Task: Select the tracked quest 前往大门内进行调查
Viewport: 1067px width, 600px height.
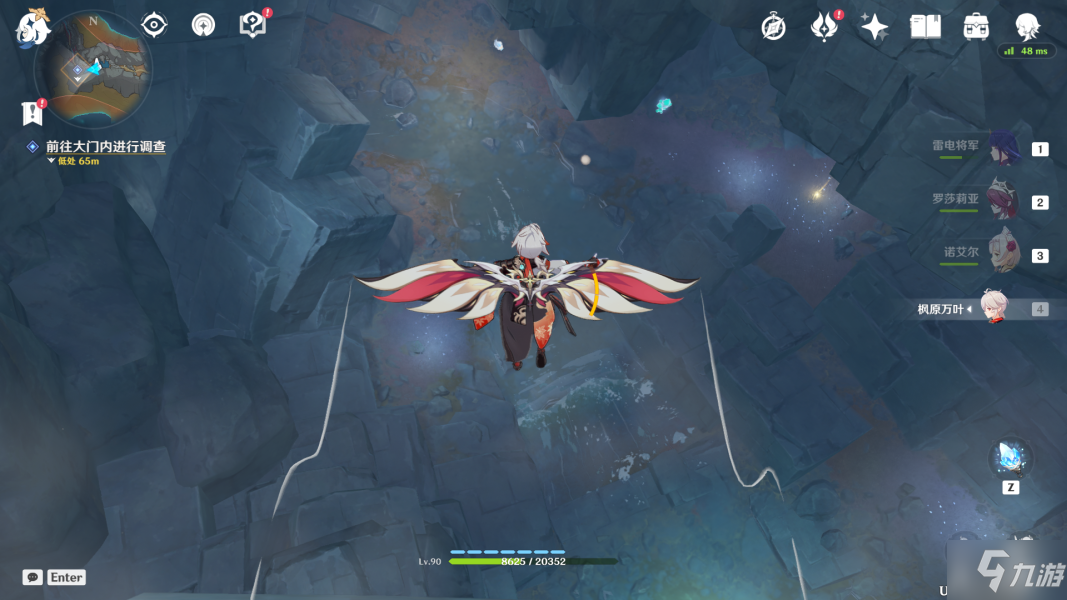Action: 105,147
